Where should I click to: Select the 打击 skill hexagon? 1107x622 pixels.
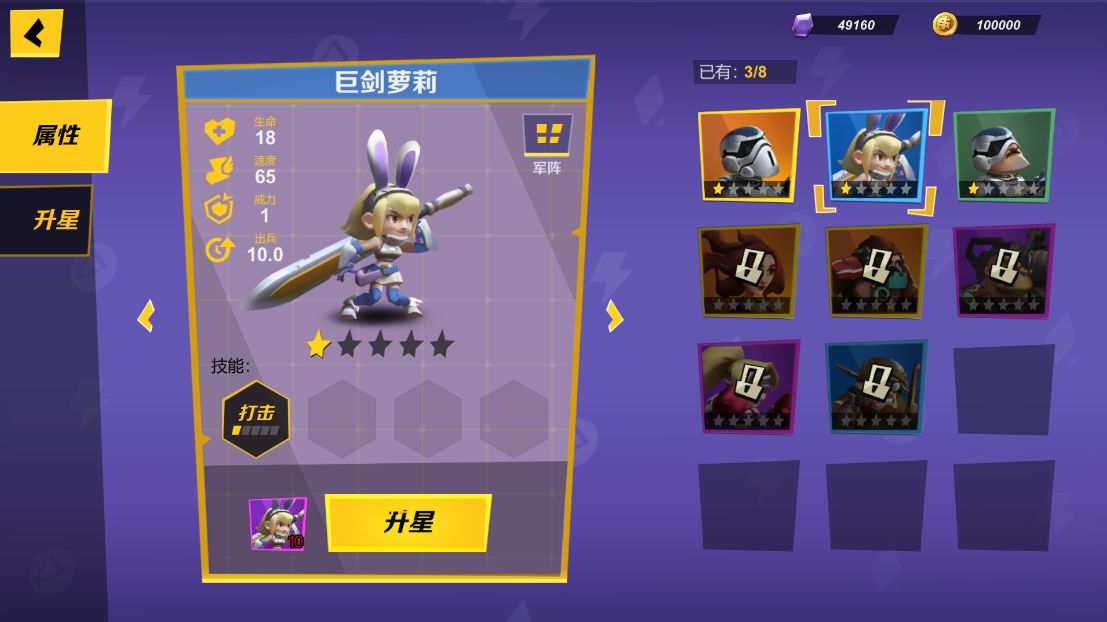(256, 419)
